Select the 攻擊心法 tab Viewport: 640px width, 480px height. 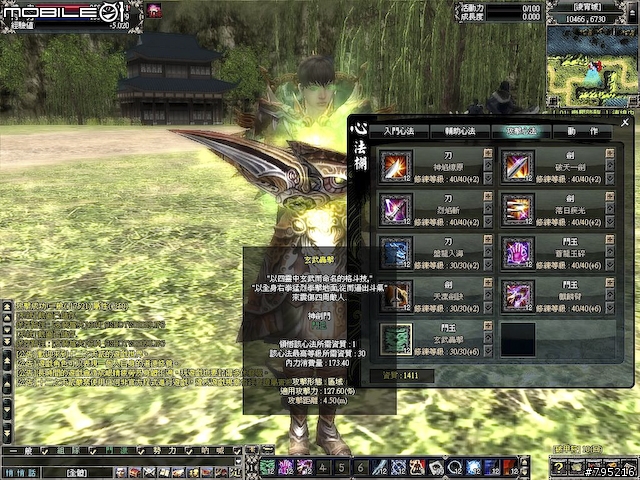click(522, 132)
